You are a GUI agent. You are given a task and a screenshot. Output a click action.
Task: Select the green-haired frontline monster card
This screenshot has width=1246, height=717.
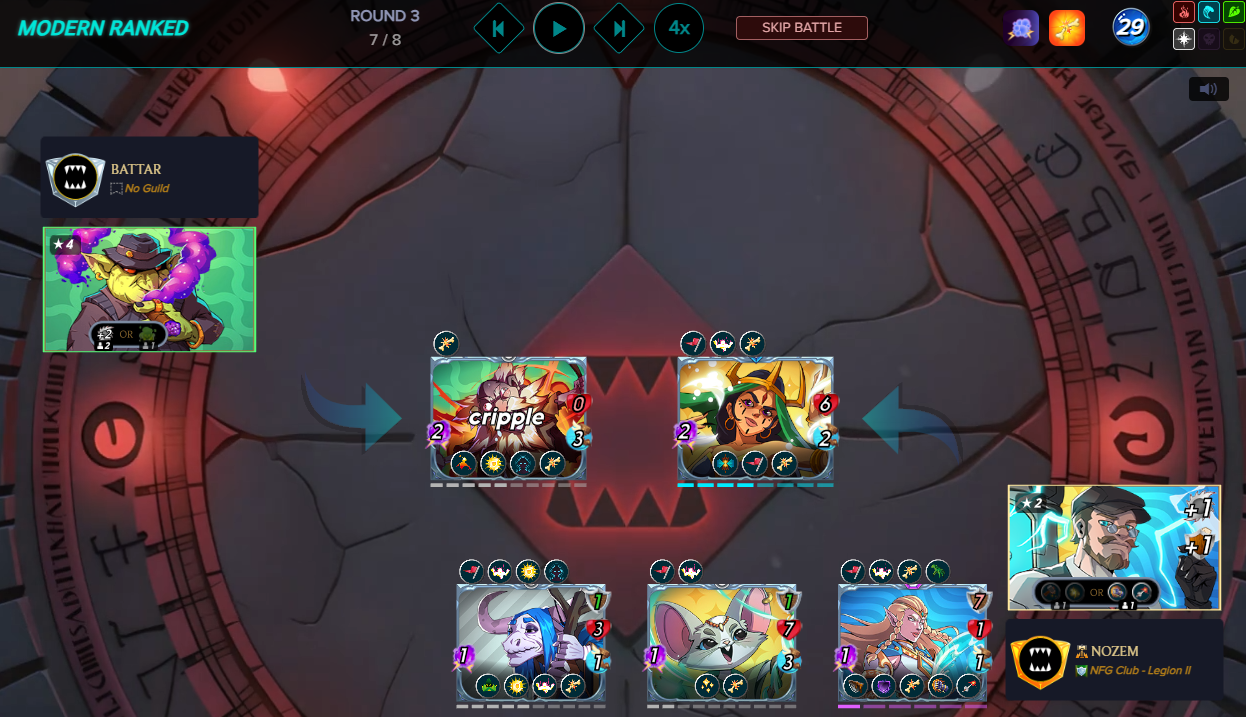pyautogui.click(x=755, y=418)
